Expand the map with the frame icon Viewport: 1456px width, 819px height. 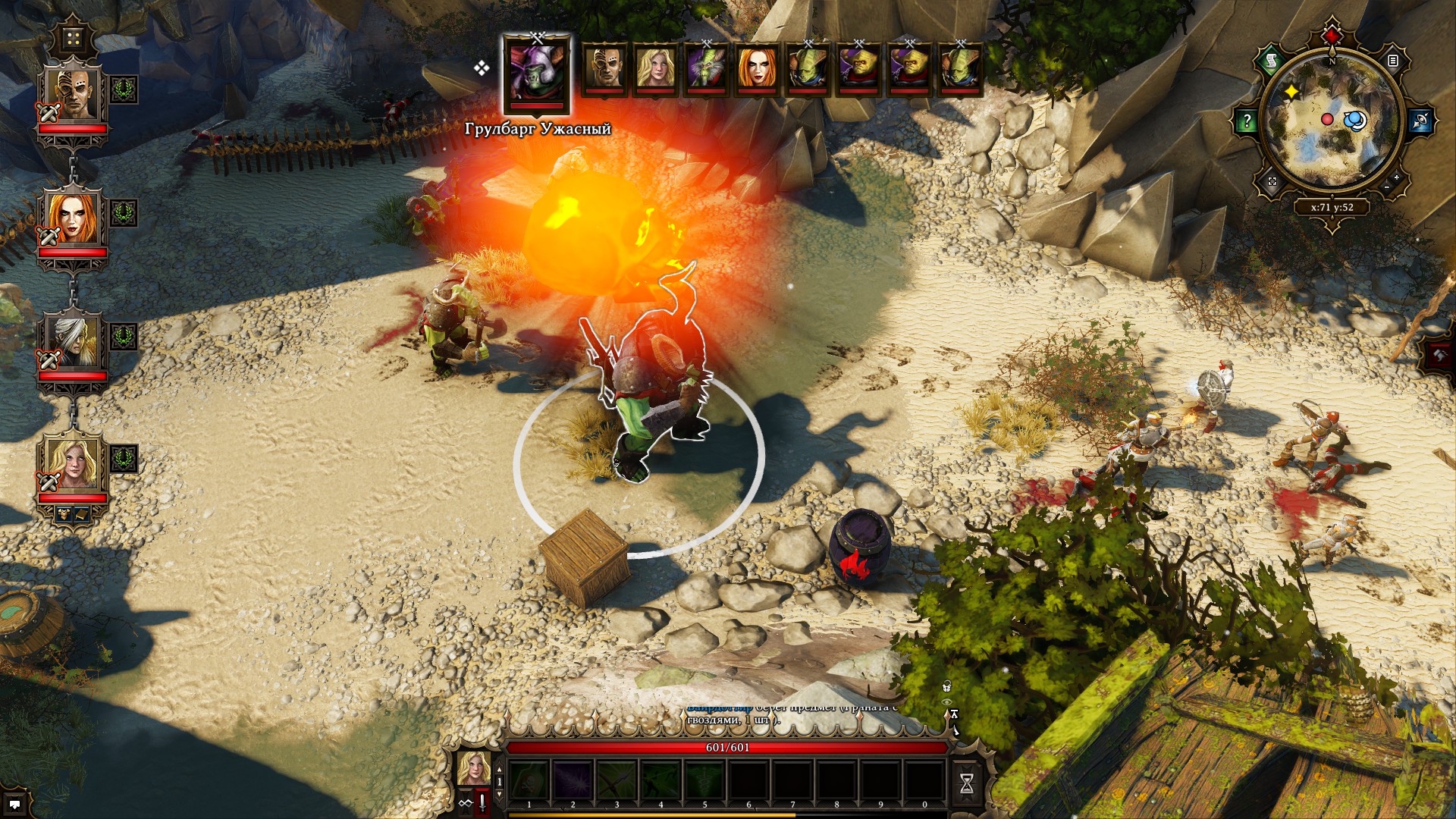[x=1272, y=182]
